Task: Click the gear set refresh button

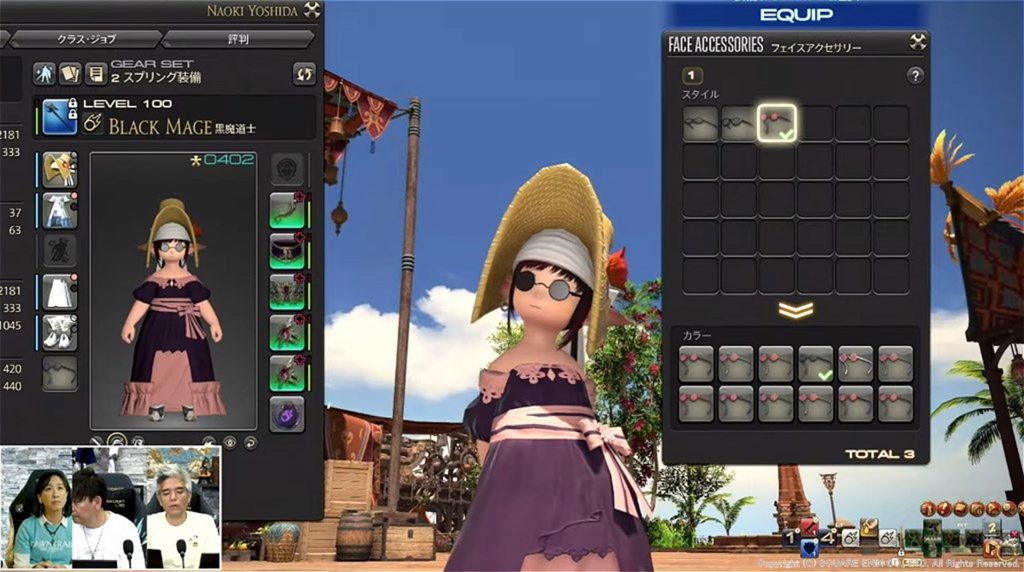Action: [304, 73]
